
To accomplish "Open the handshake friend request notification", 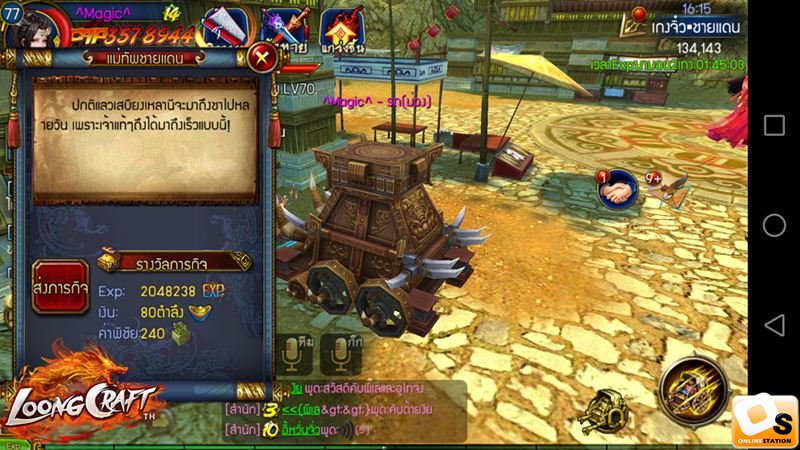I will tap(618, 189).
